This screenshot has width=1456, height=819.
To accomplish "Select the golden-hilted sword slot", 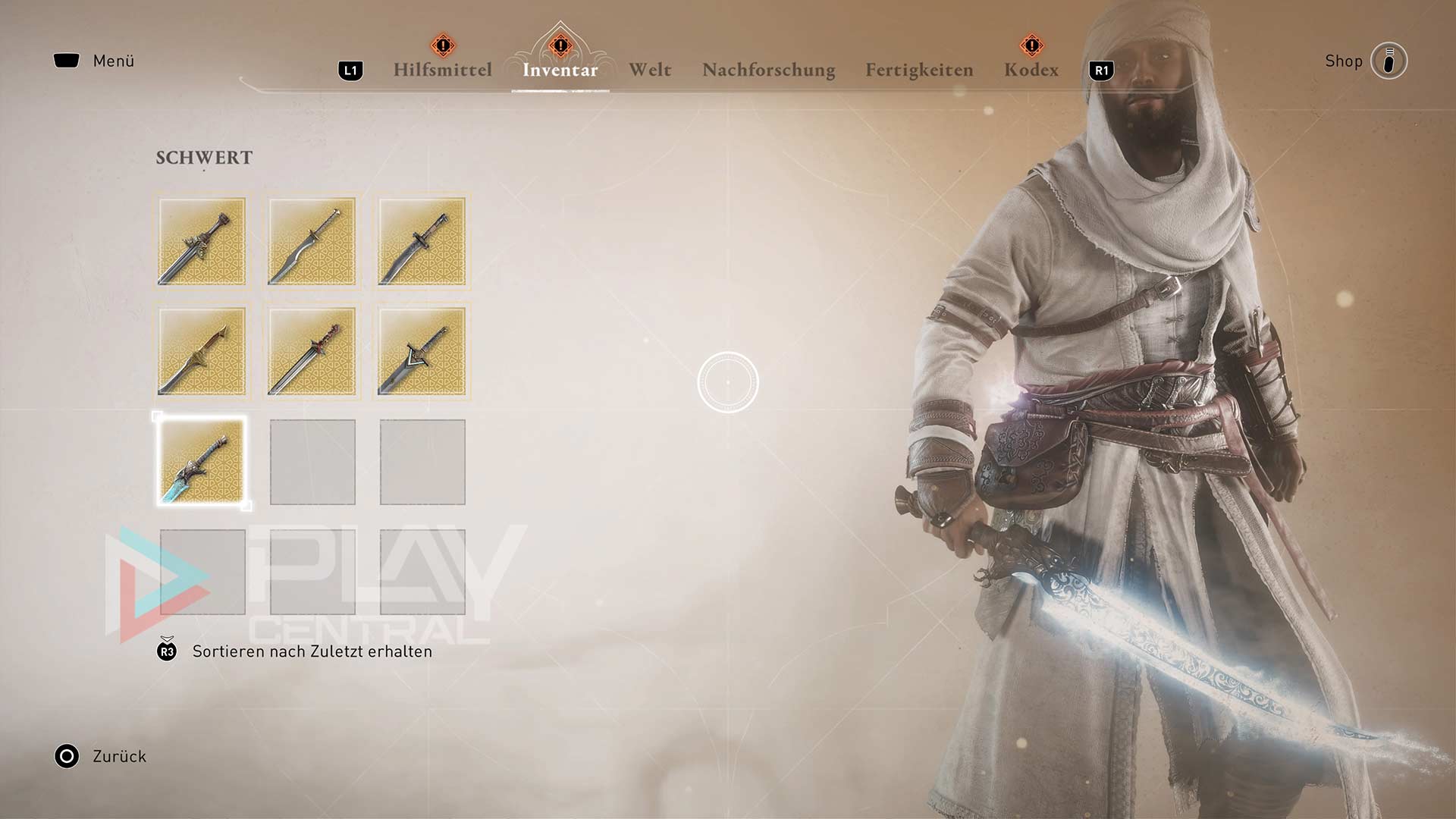I will click(202, 352).
